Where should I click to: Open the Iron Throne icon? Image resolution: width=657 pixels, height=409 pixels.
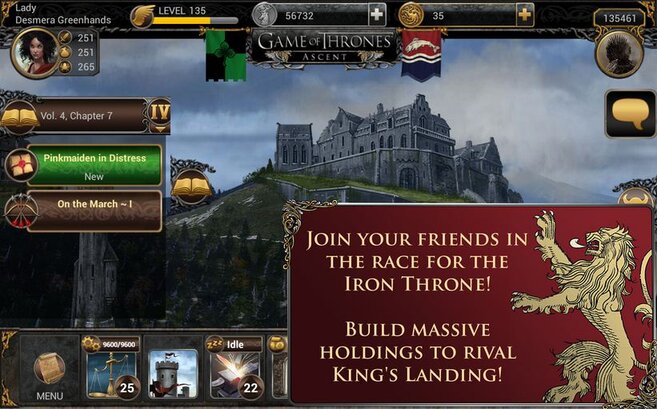tap(618, 53)
